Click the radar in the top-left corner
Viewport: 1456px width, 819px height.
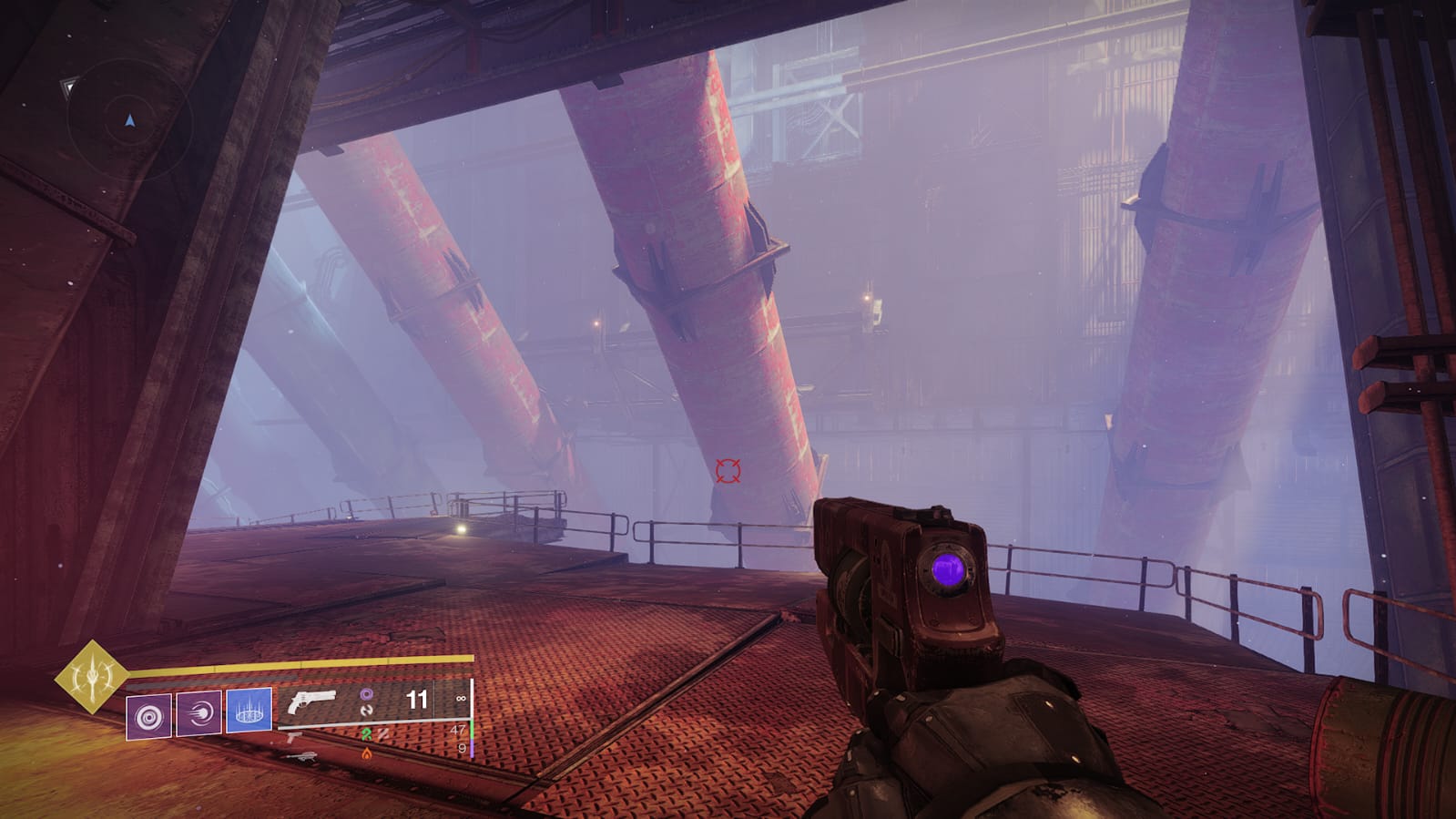click(129, 120)
